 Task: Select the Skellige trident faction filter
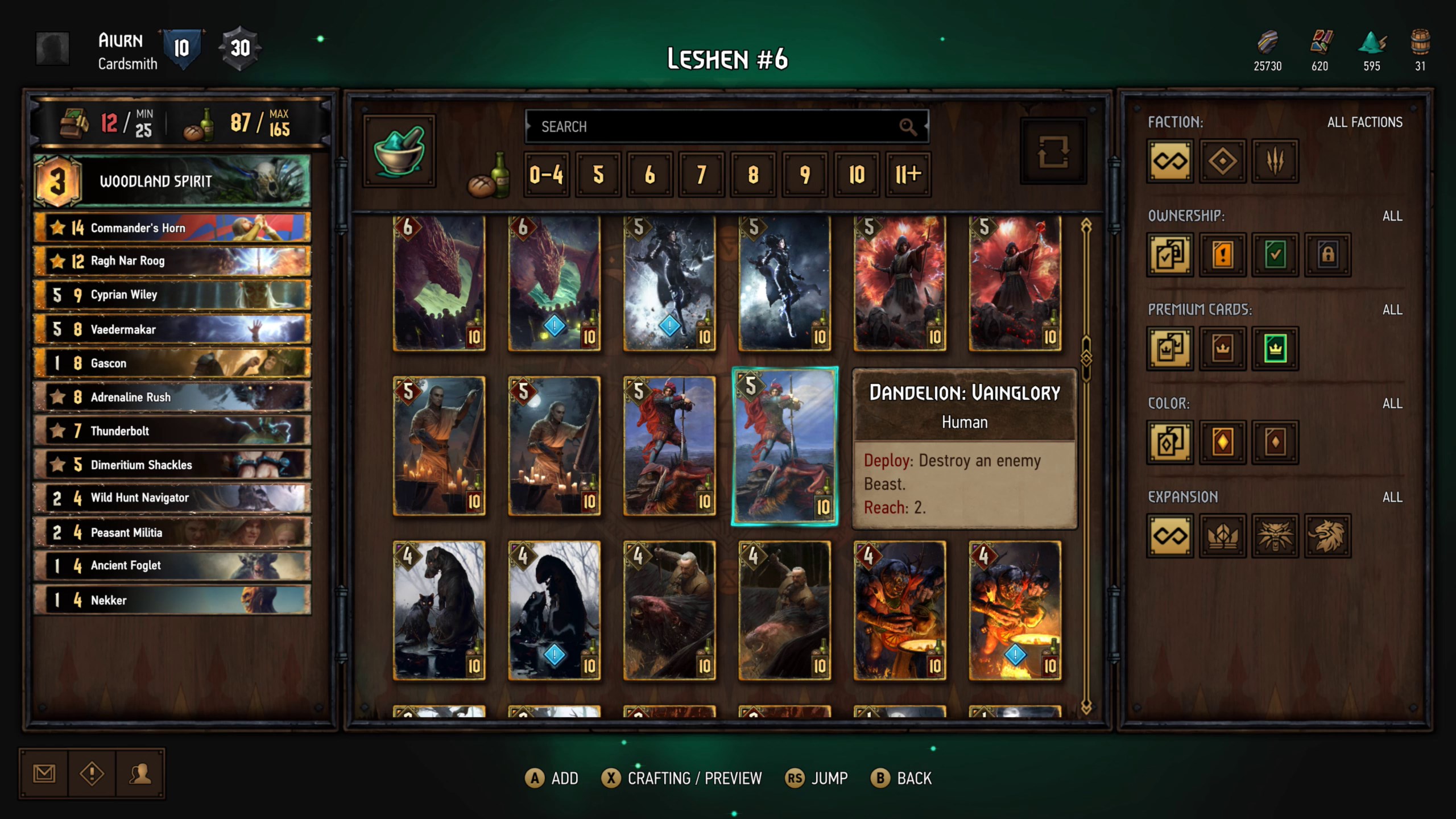pos(1275,162)
